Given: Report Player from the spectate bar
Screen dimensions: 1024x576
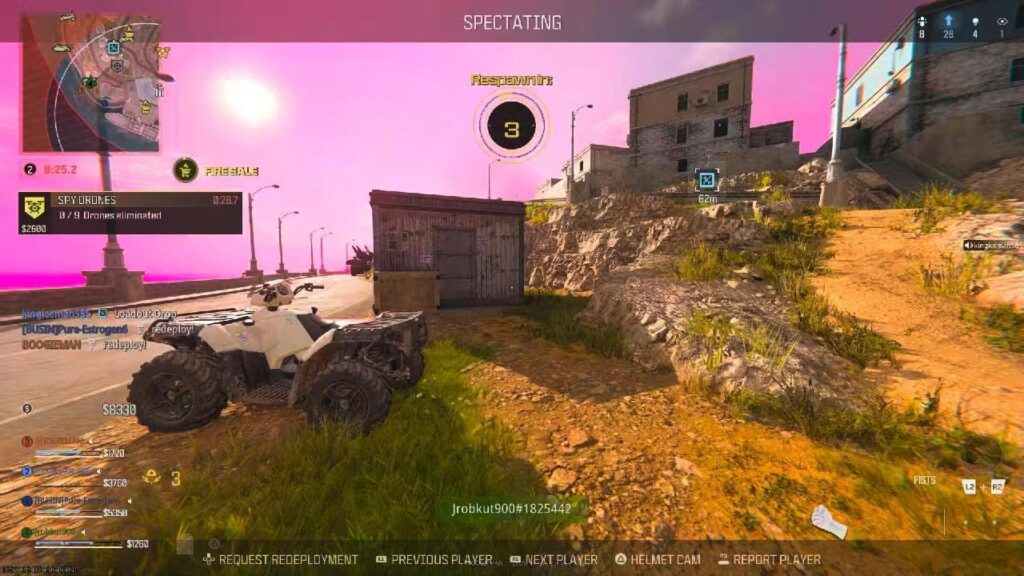Looking at the screenshot, I should pos(768,560).
